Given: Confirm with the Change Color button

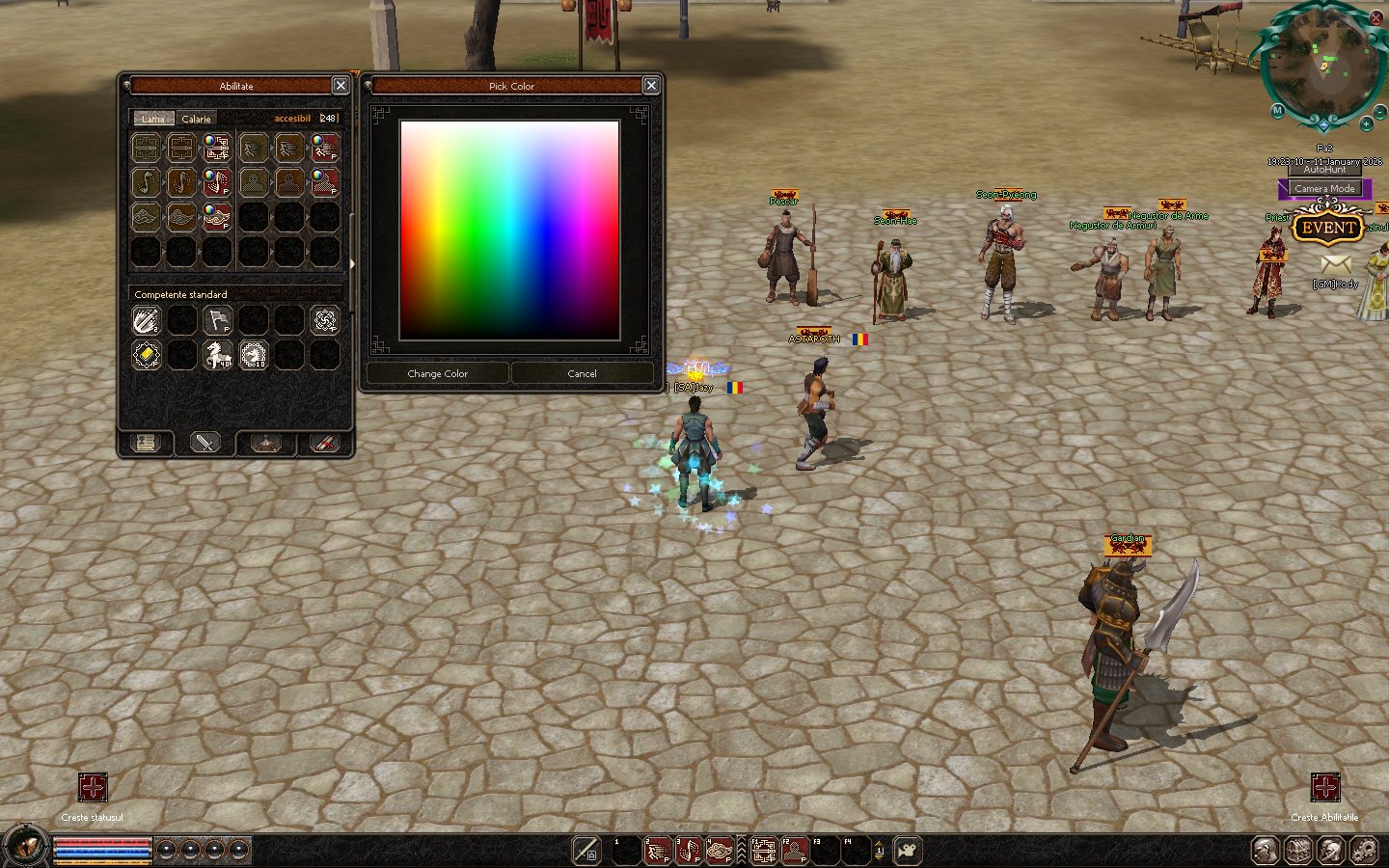Looking at the screenshot, I should point(438,373).
